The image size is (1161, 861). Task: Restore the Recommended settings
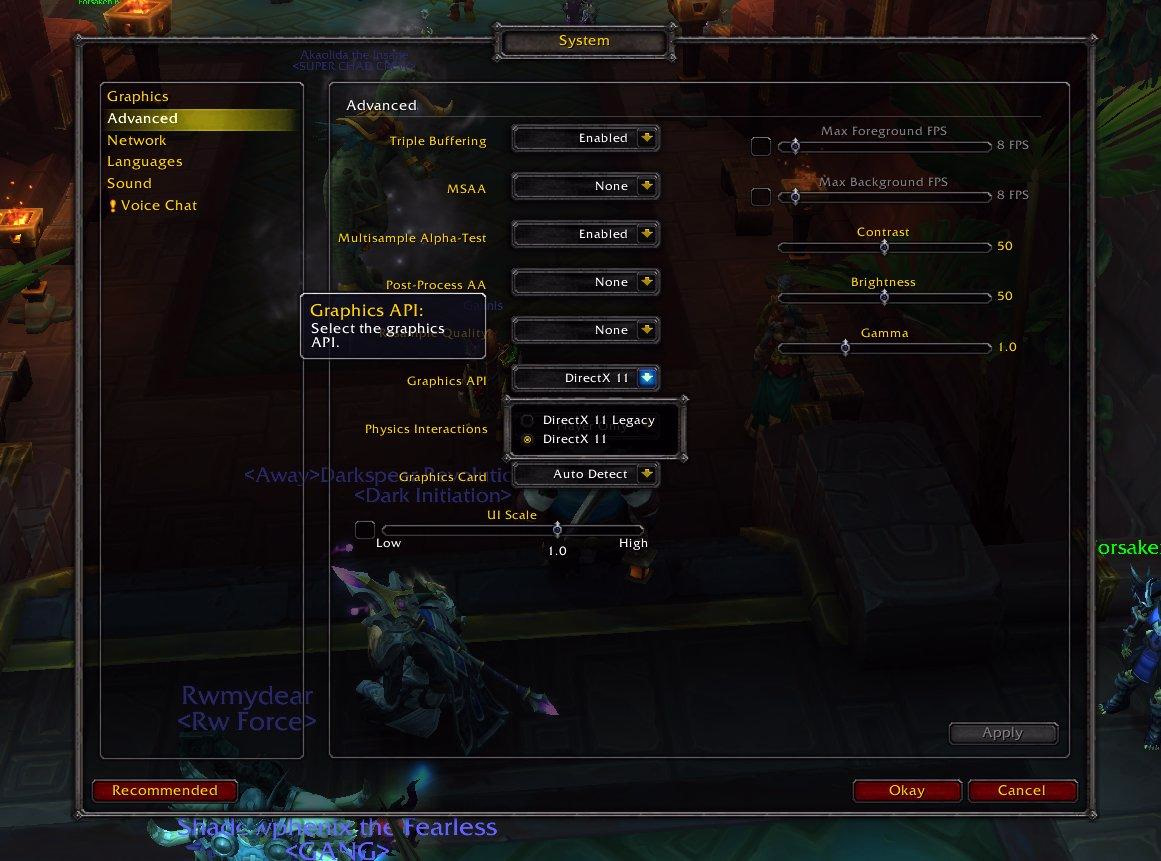tap(165, 791)
